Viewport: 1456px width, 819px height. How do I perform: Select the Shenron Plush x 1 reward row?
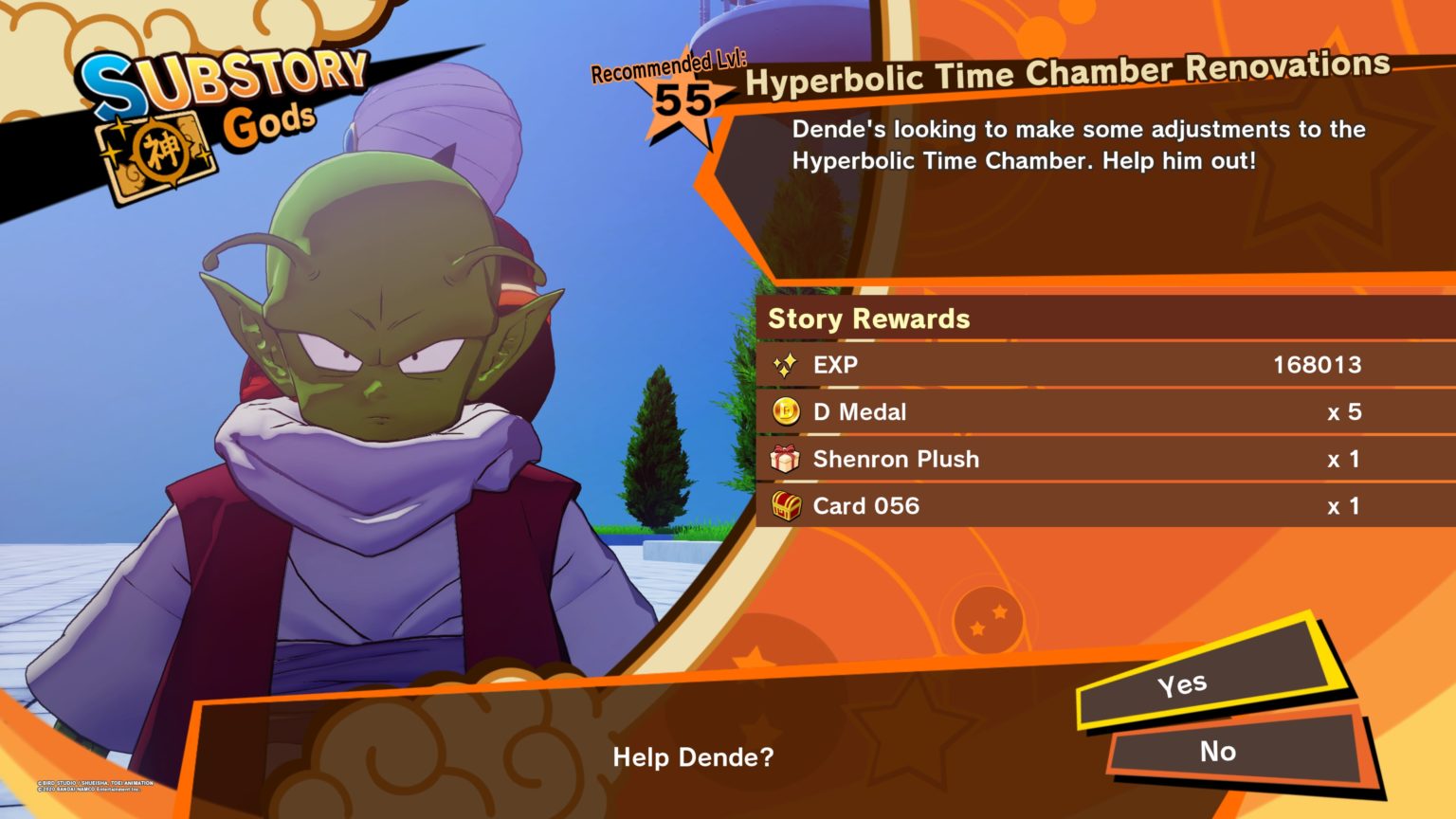[x=1043, y=459]
